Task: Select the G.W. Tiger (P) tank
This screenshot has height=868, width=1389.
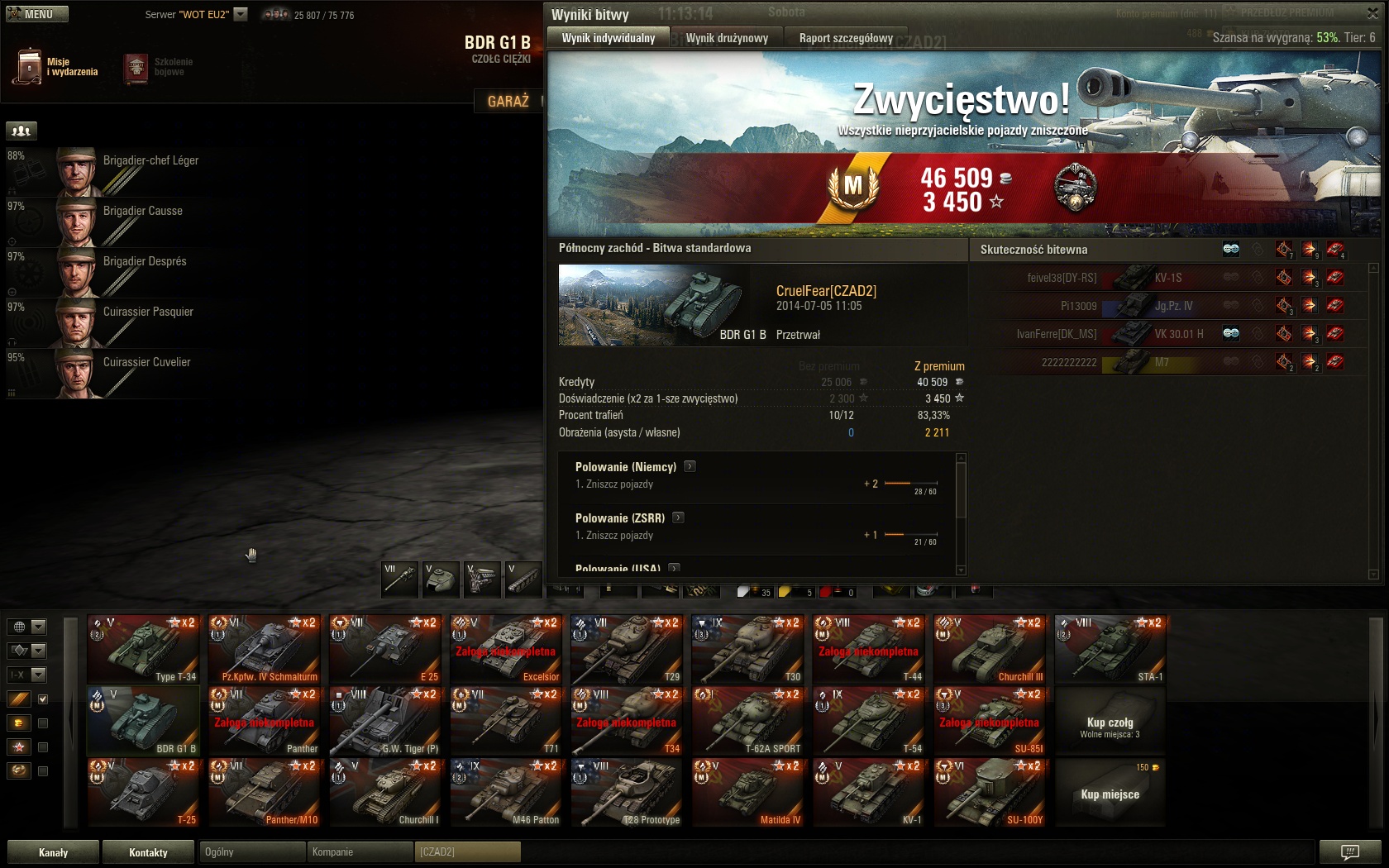Action: pos(384,721)
